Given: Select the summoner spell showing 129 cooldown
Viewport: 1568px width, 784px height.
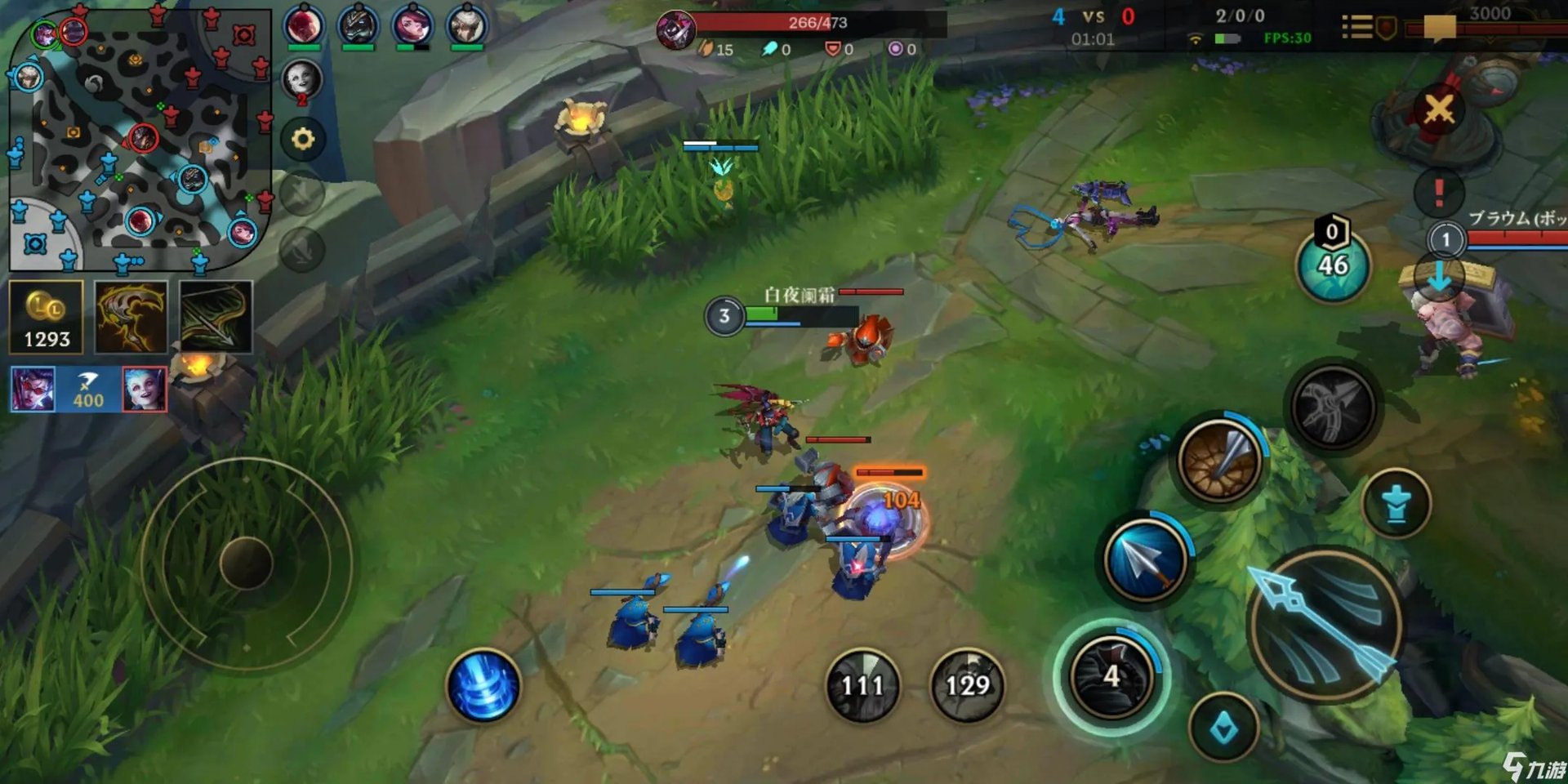Looking at the screenshot, I should [x=968, y=685].
